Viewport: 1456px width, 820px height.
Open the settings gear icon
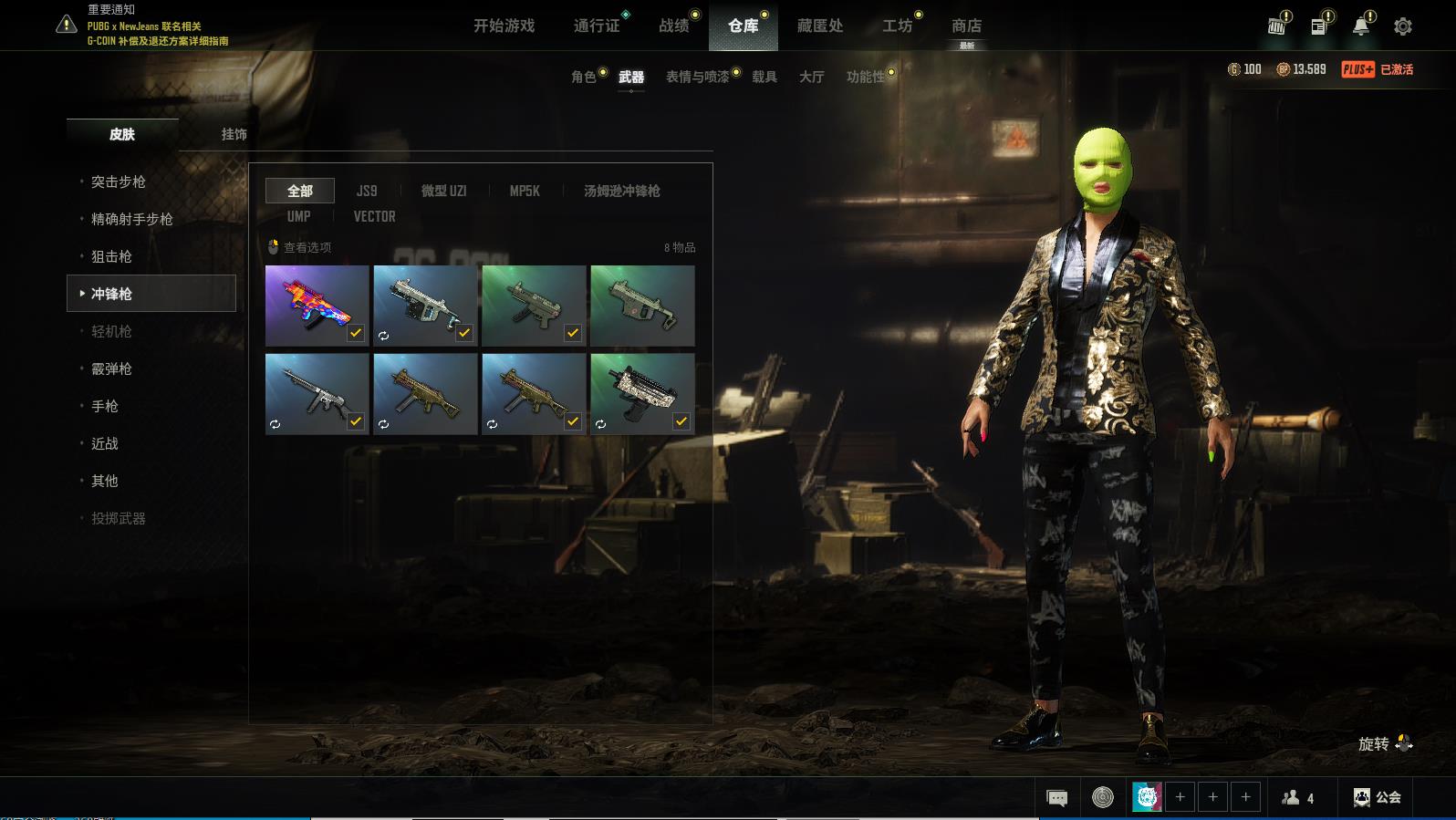pyautogui.click(x=1403, y=26)
